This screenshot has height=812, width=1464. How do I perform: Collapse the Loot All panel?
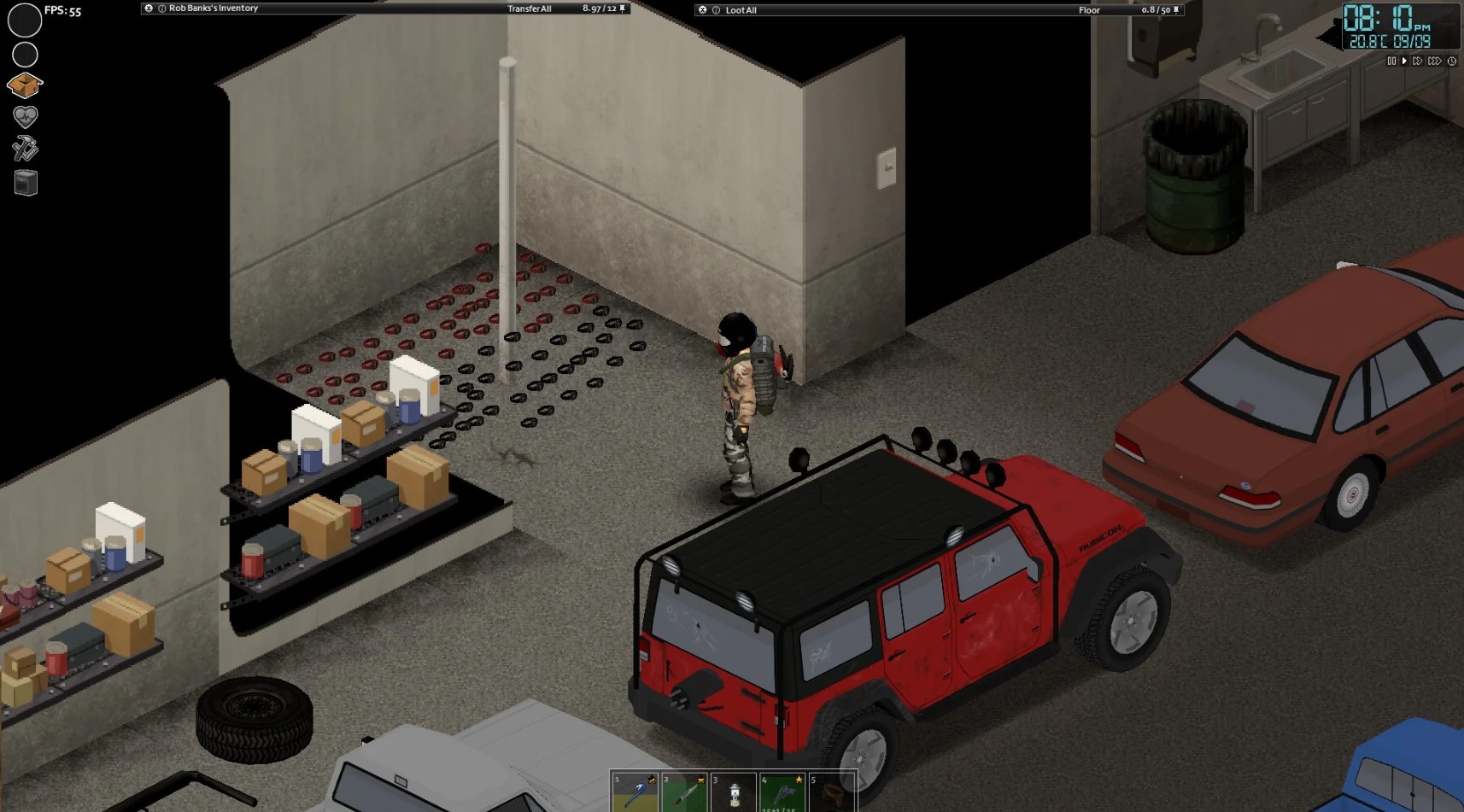702,10
